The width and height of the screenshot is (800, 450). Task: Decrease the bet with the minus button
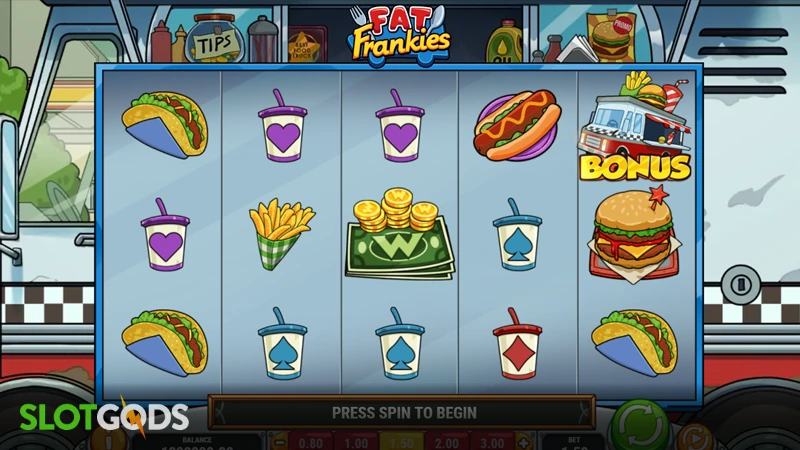(x=281, y=442)
